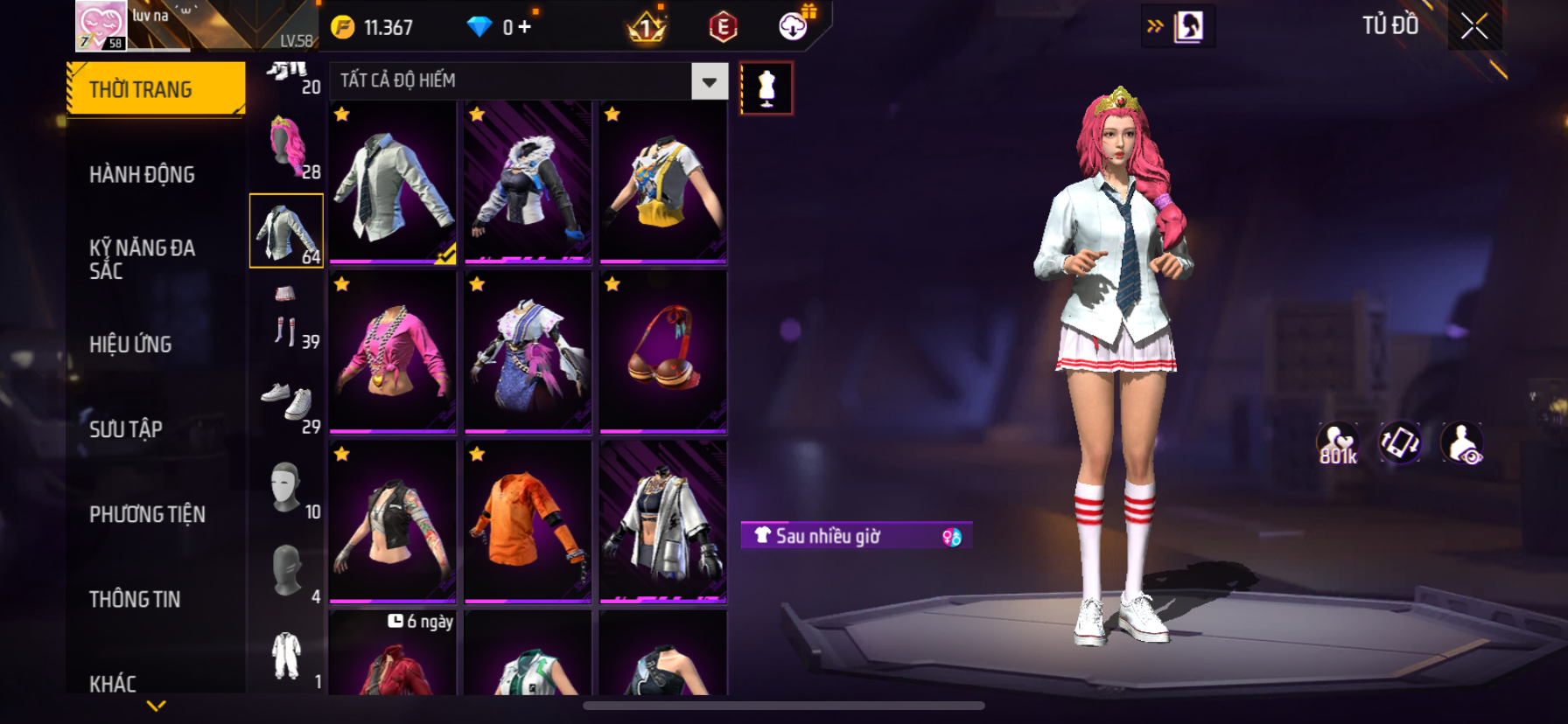Screen dimensions: 1568x724
Task: Select the orange long-sleeve top
Action: pyautogui.click(x=528, y=521)
